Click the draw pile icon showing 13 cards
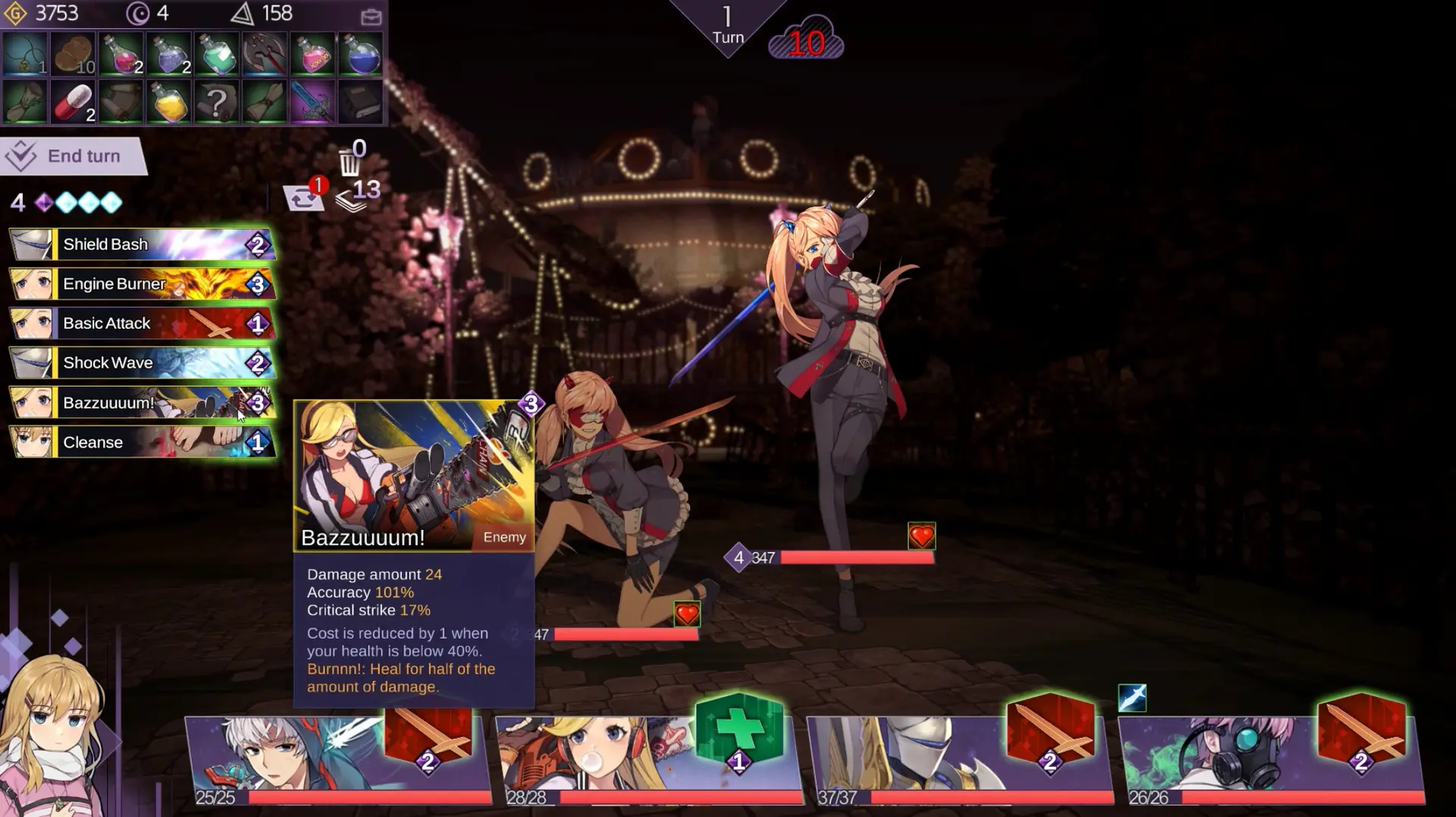The width and height of the screenshot is (1456, 817). pos(353,196)
